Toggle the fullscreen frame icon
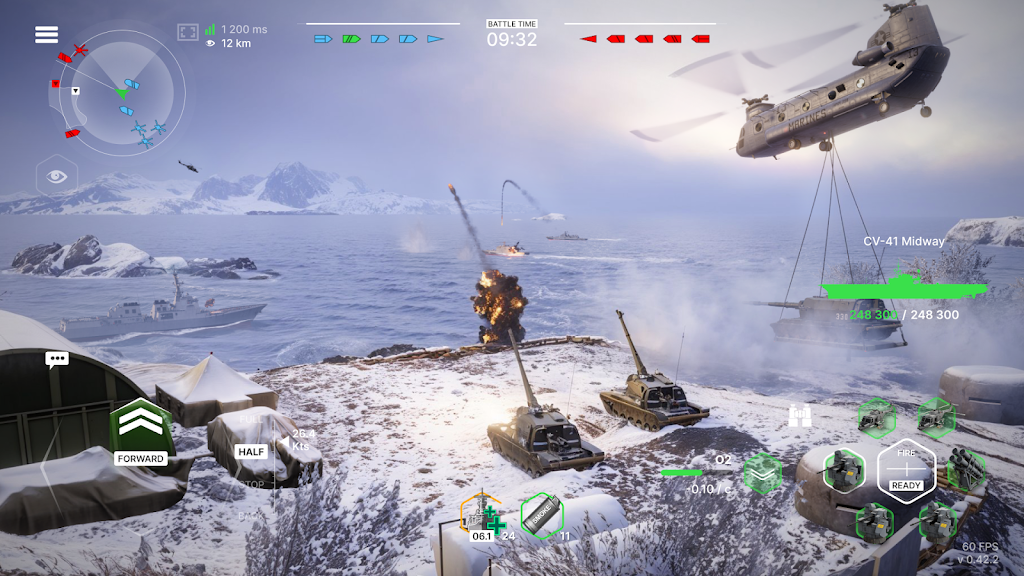 pyautogui.click(x=188, y=33)
